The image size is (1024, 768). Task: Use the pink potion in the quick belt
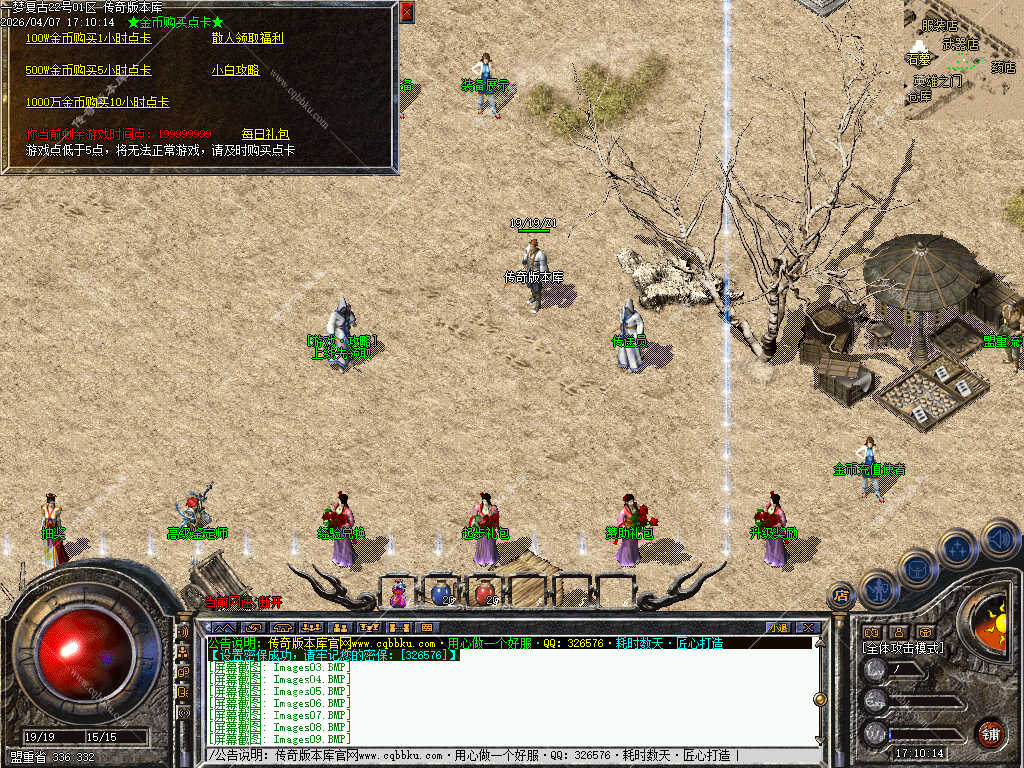click(x=398, y=594)
